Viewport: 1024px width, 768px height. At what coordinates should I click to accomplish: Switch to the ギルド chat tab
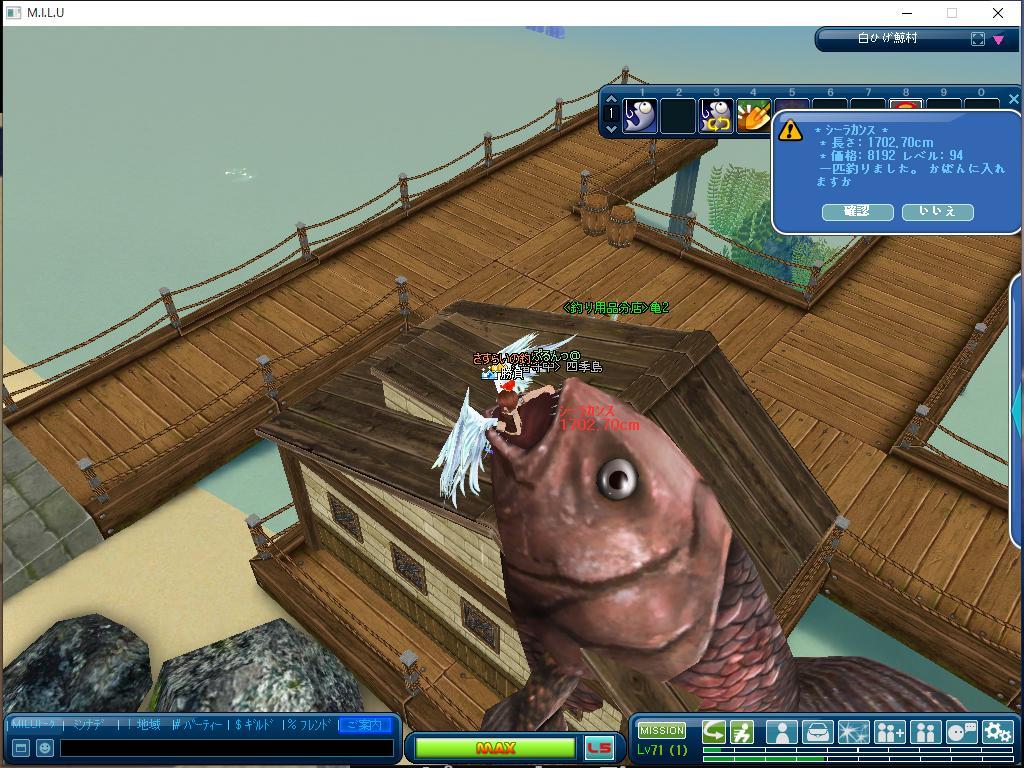pos(257,724)
